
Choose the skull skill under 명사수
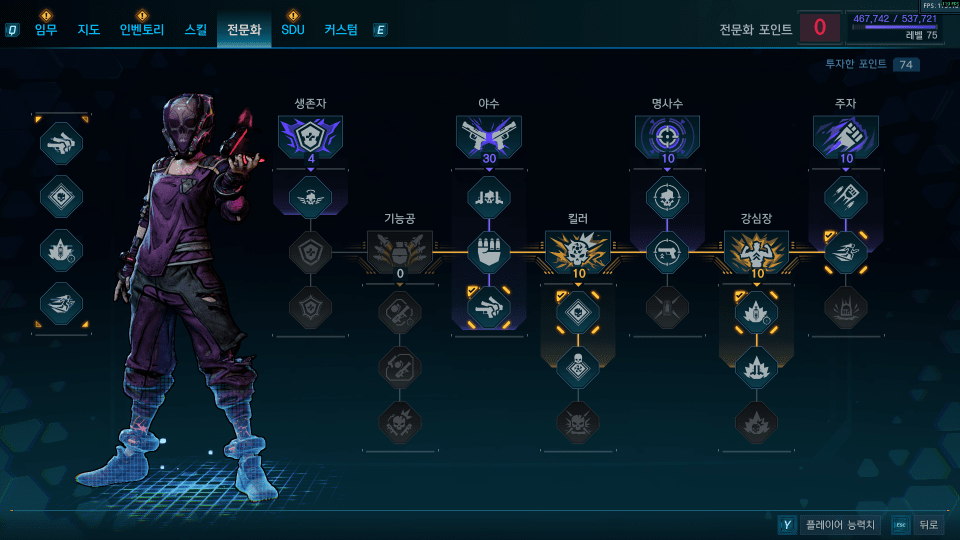(x=667, y=196)
